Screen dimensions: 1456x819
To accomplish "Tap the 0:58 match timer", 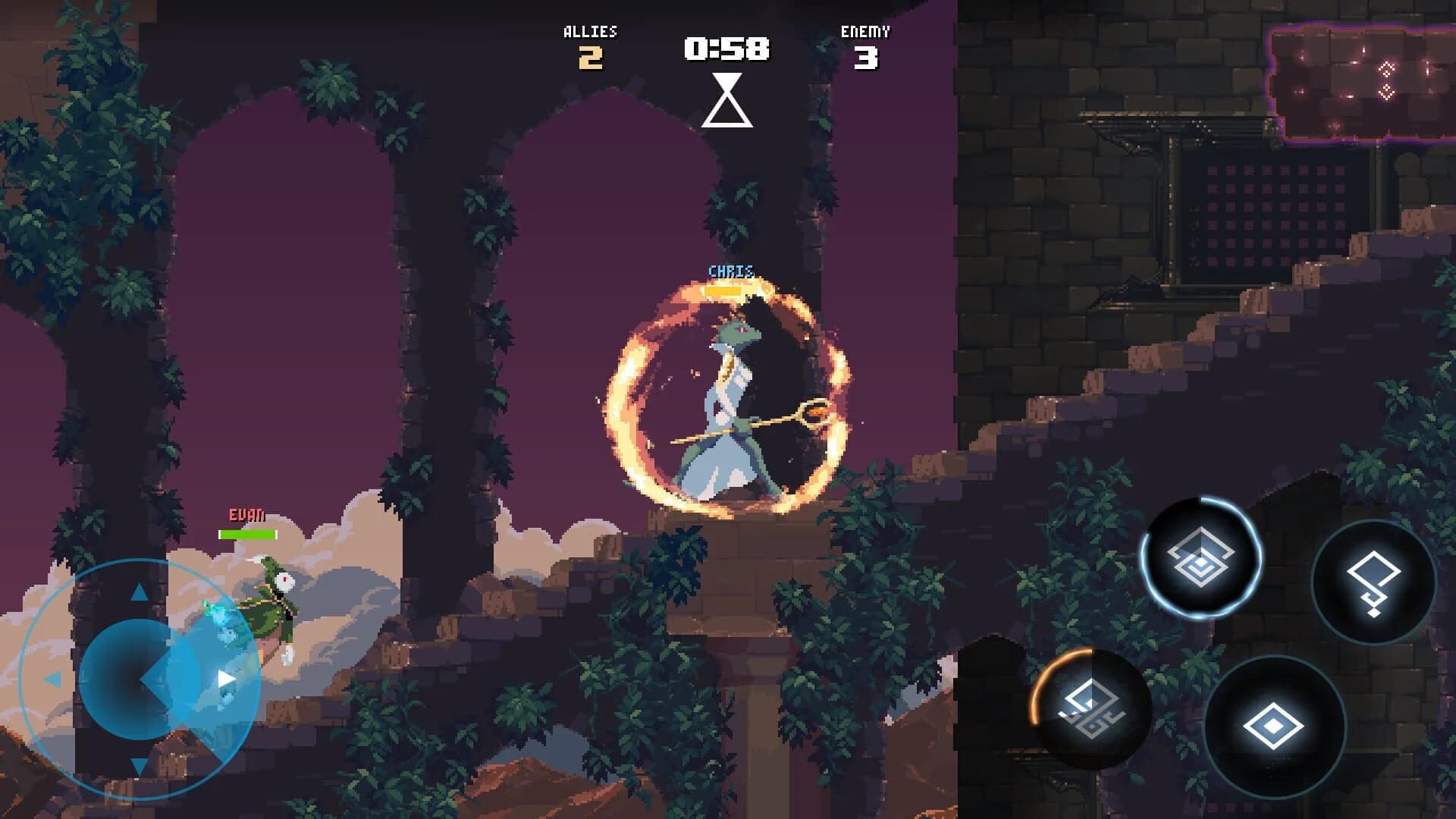I will (726, 47).
